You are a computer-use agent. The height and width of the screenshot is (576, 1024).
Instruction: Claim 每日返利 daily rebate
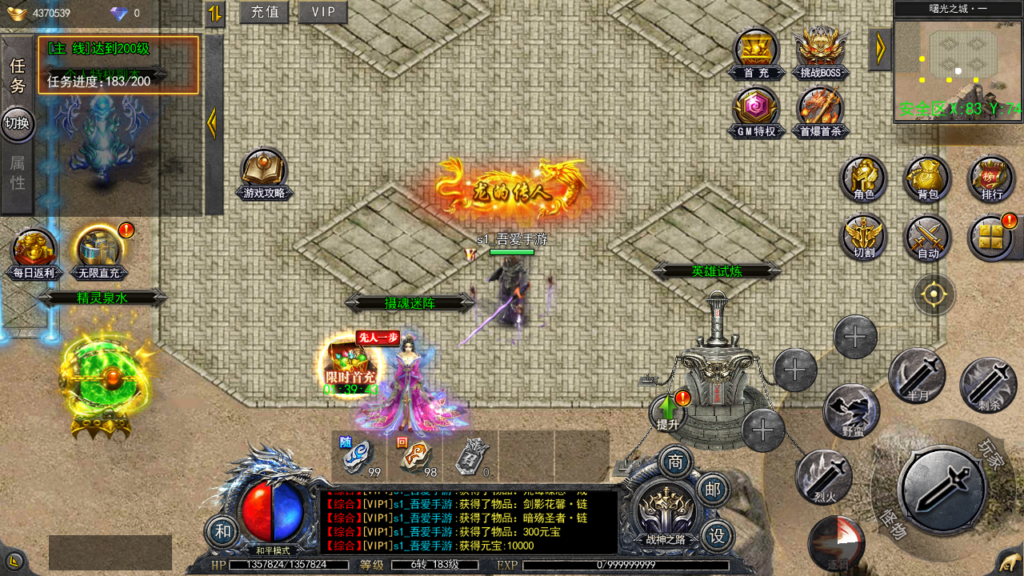34,251
